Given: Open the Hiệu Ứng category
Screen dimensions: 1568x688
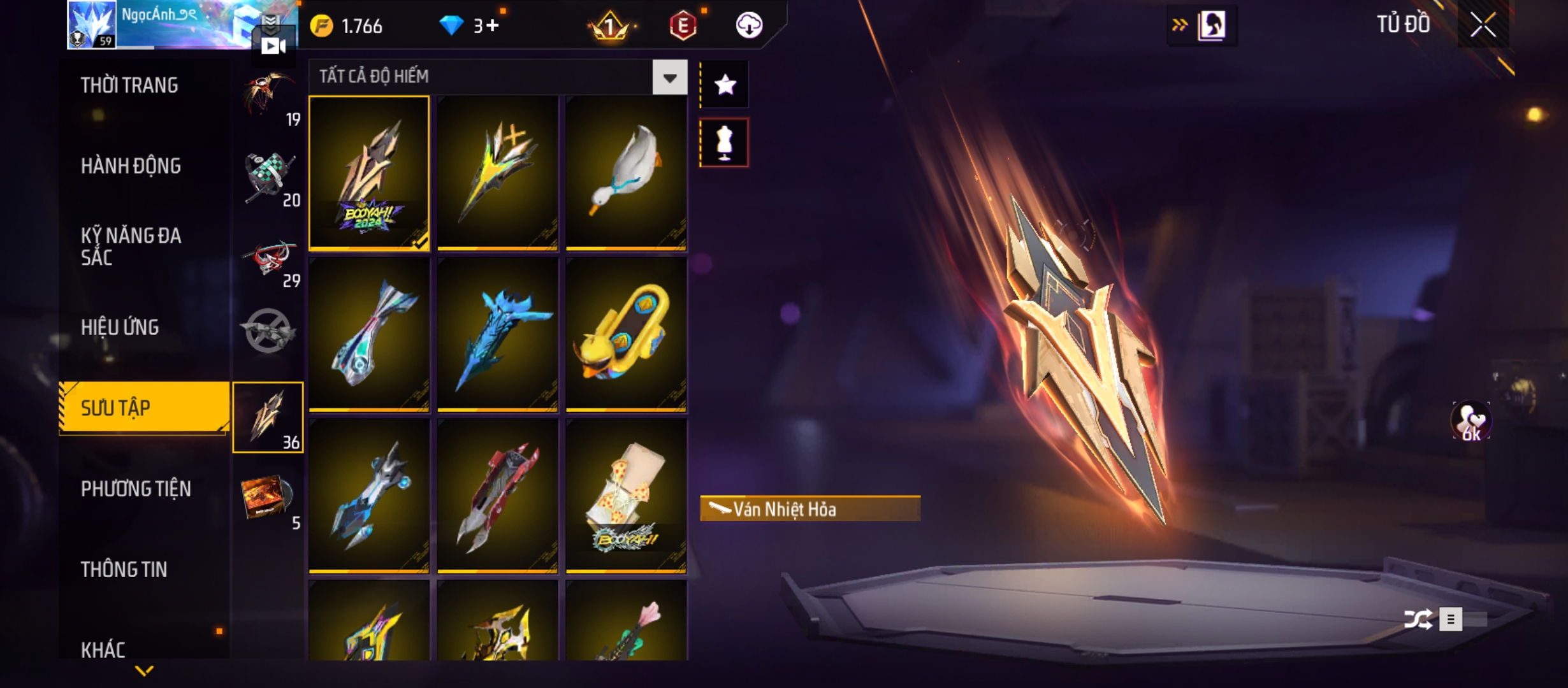Looking at the screenshot, I should pos(120,327).
